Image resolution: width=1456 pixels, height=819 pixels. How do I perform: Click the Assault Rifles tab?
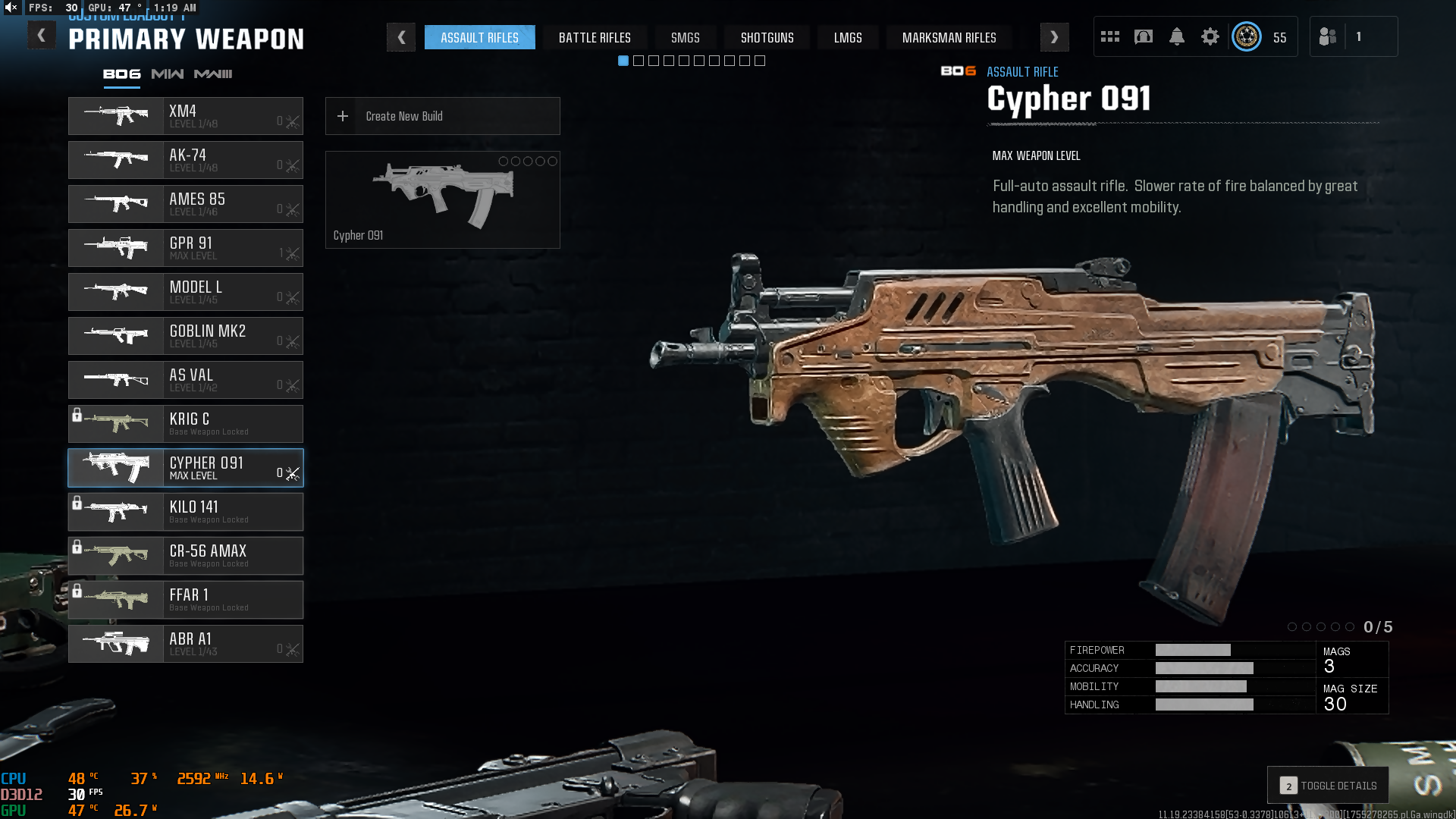click(479, 37)
